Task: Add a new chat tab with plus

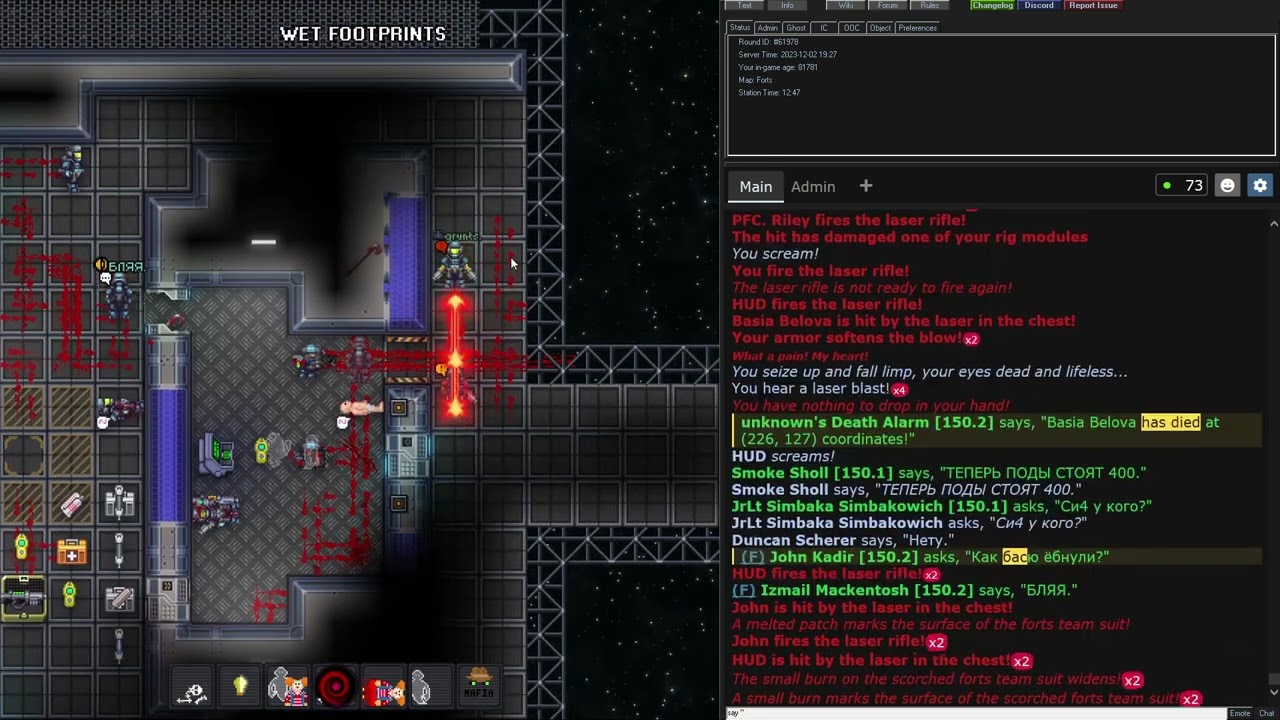Action: [x=866, y=186]
